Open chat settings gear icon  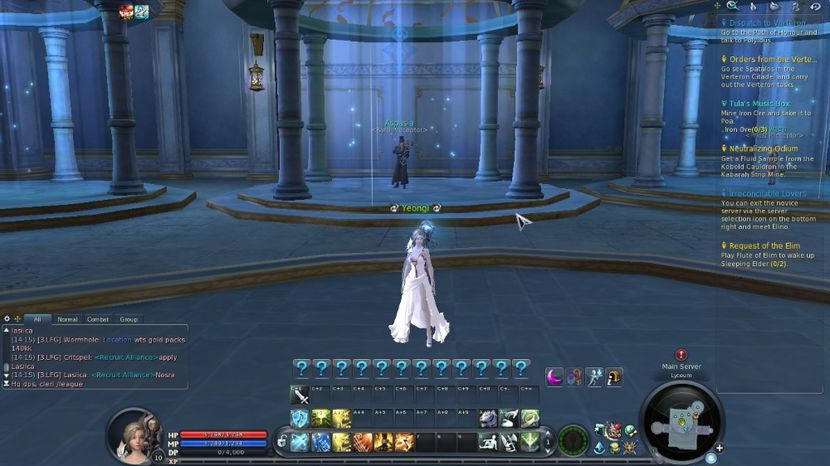point(7,319)
